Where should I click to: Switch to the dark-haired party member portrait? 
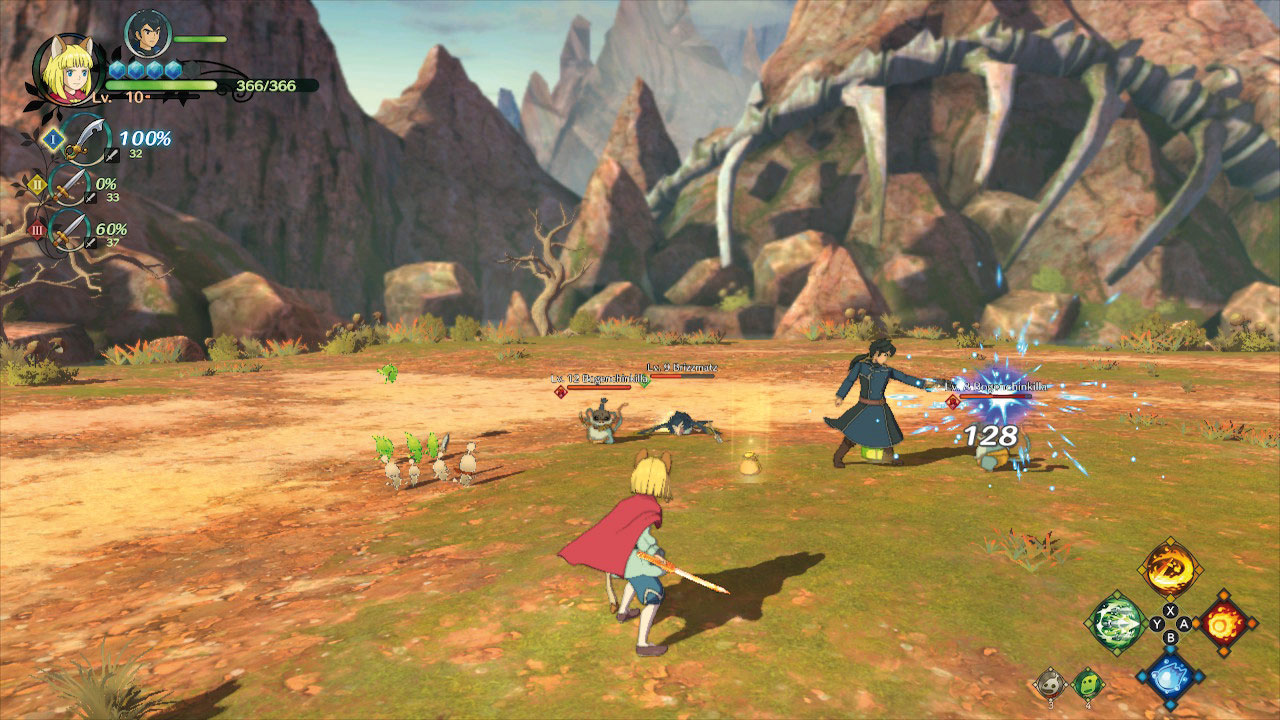point(147,35)
